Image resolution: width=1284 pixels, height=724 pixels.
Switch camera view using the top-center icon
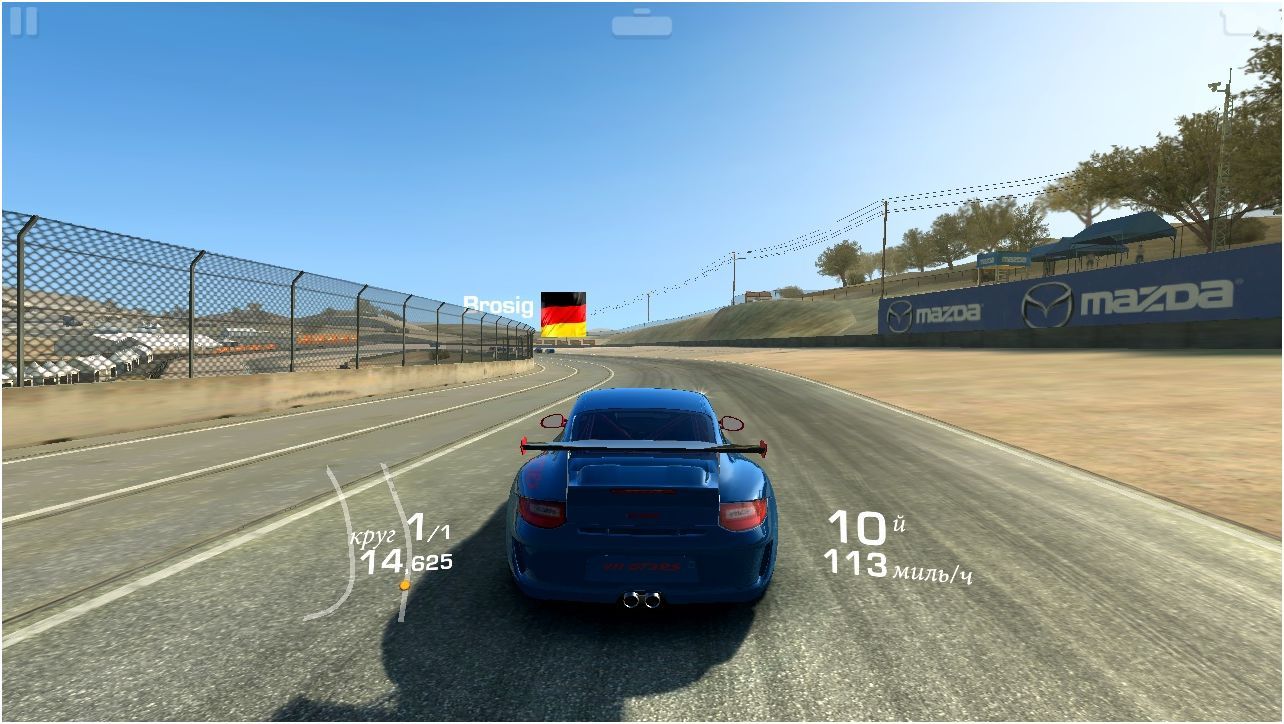point(641,23)
